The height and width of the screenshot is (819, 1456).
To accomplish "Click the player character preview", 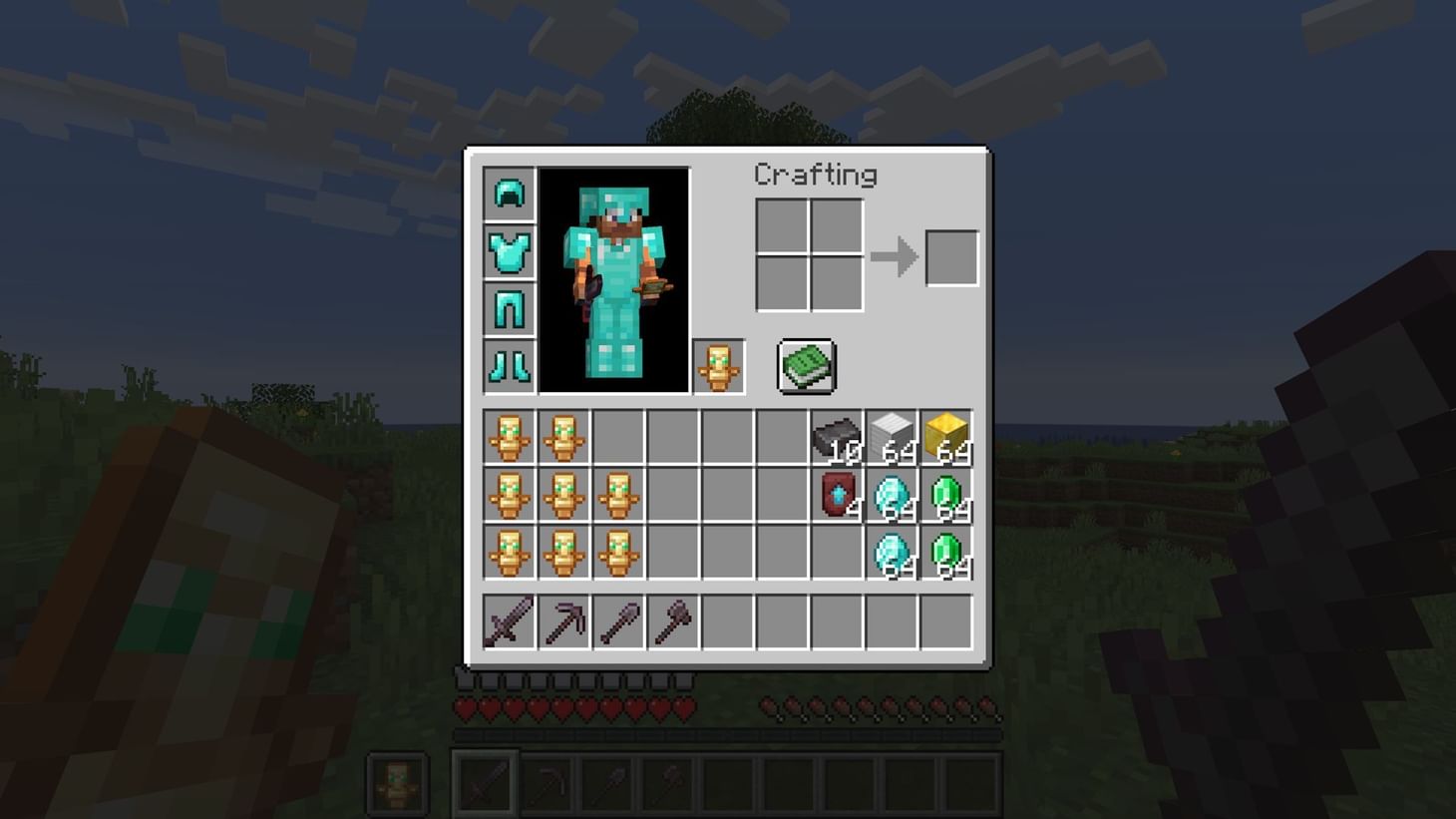I will (615, 279).
